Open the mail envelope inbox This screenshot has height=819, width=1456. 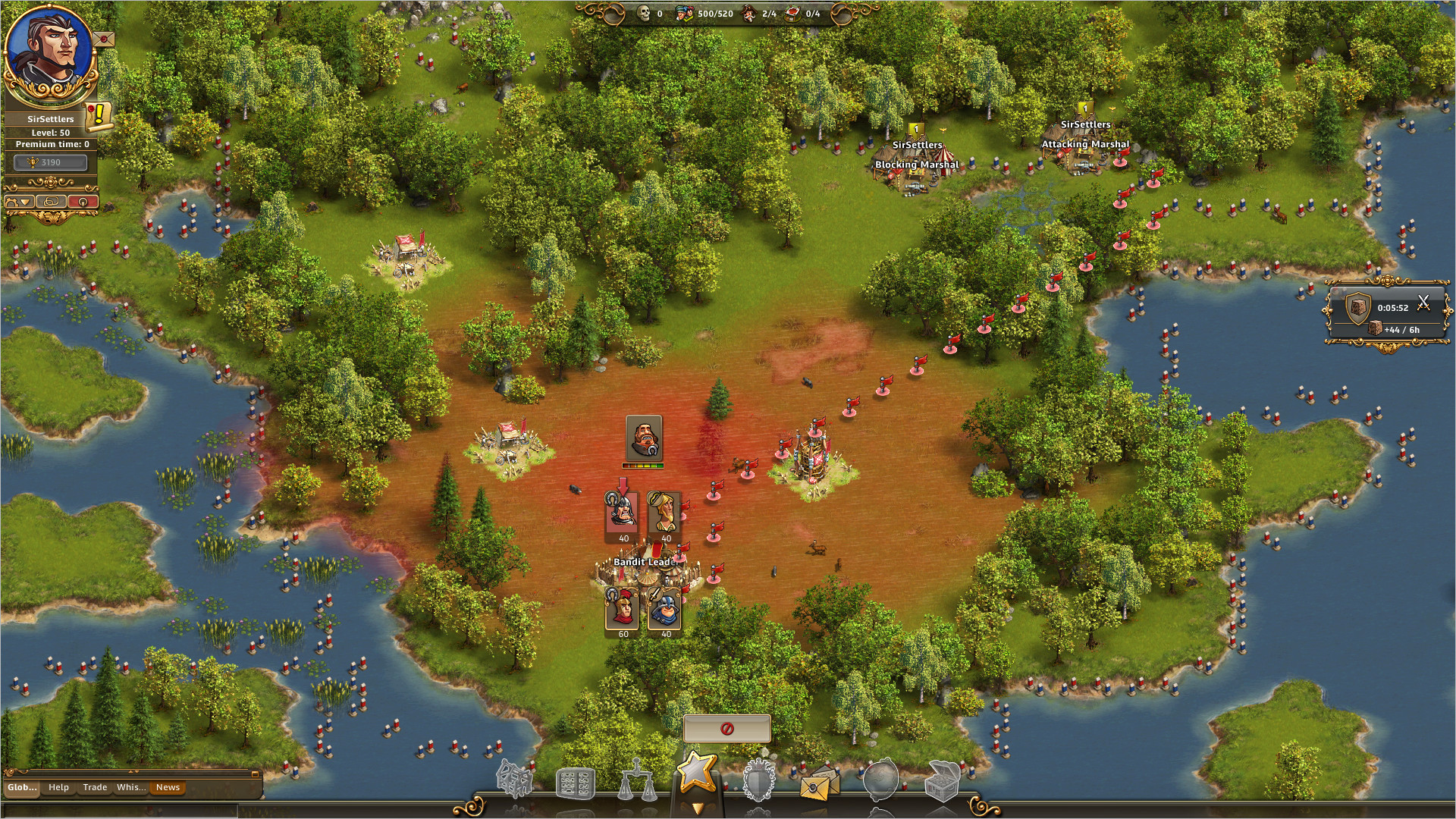(x=819, y=785)
